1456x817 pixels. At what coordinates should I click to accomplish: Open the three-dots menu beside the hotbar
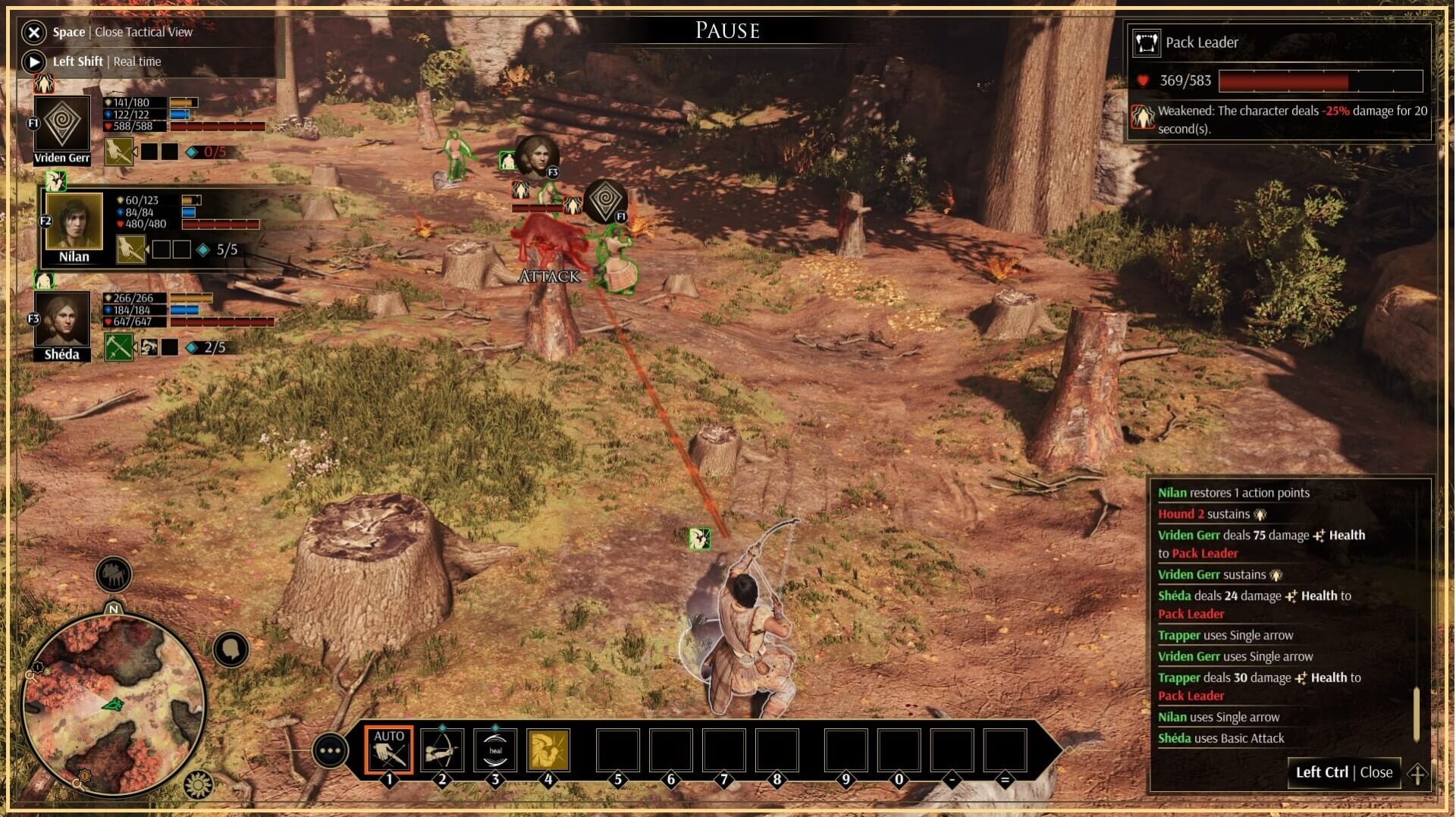click(x=331, y=751)
